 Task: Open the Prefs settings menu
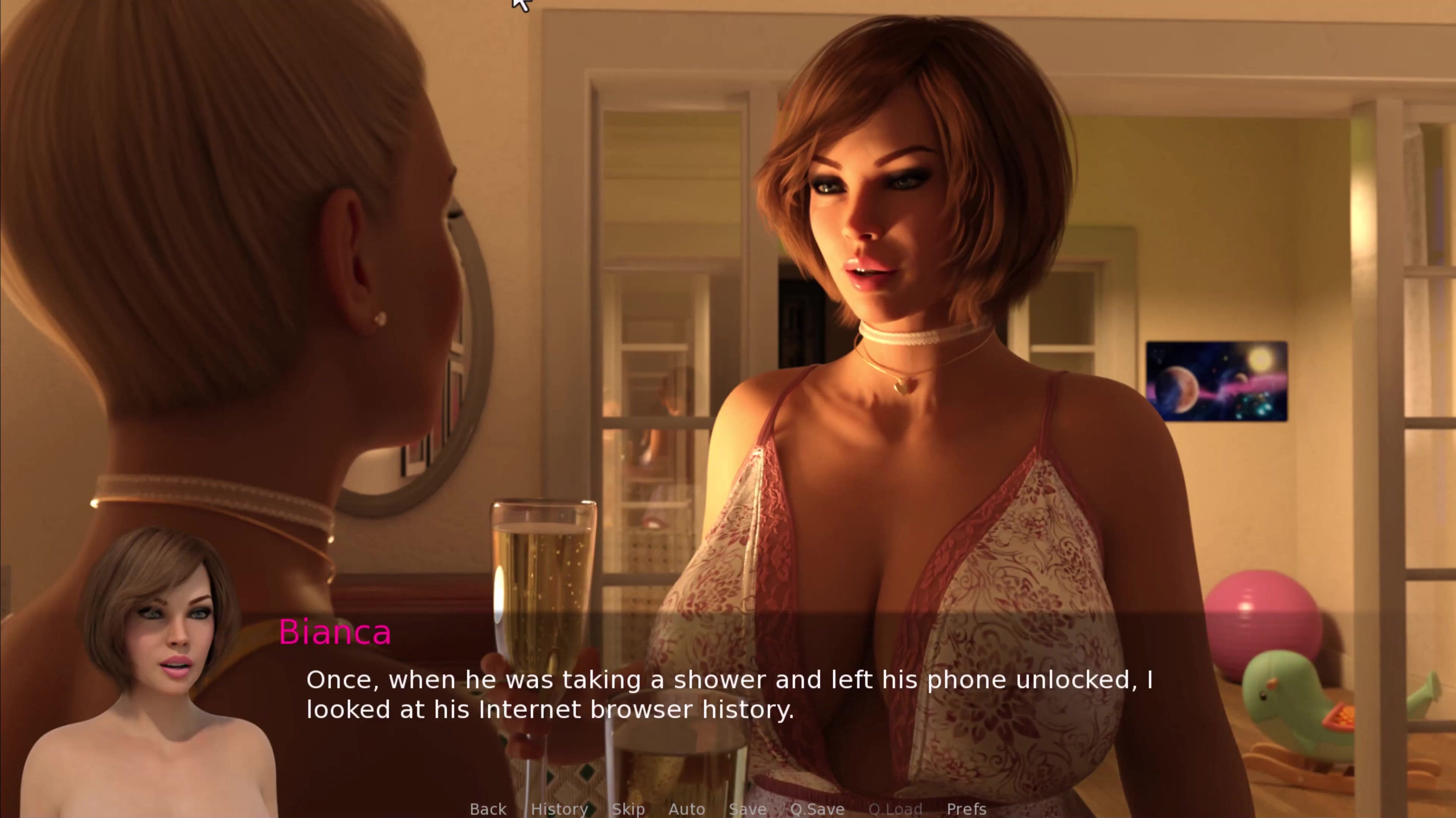pos(966,809)
